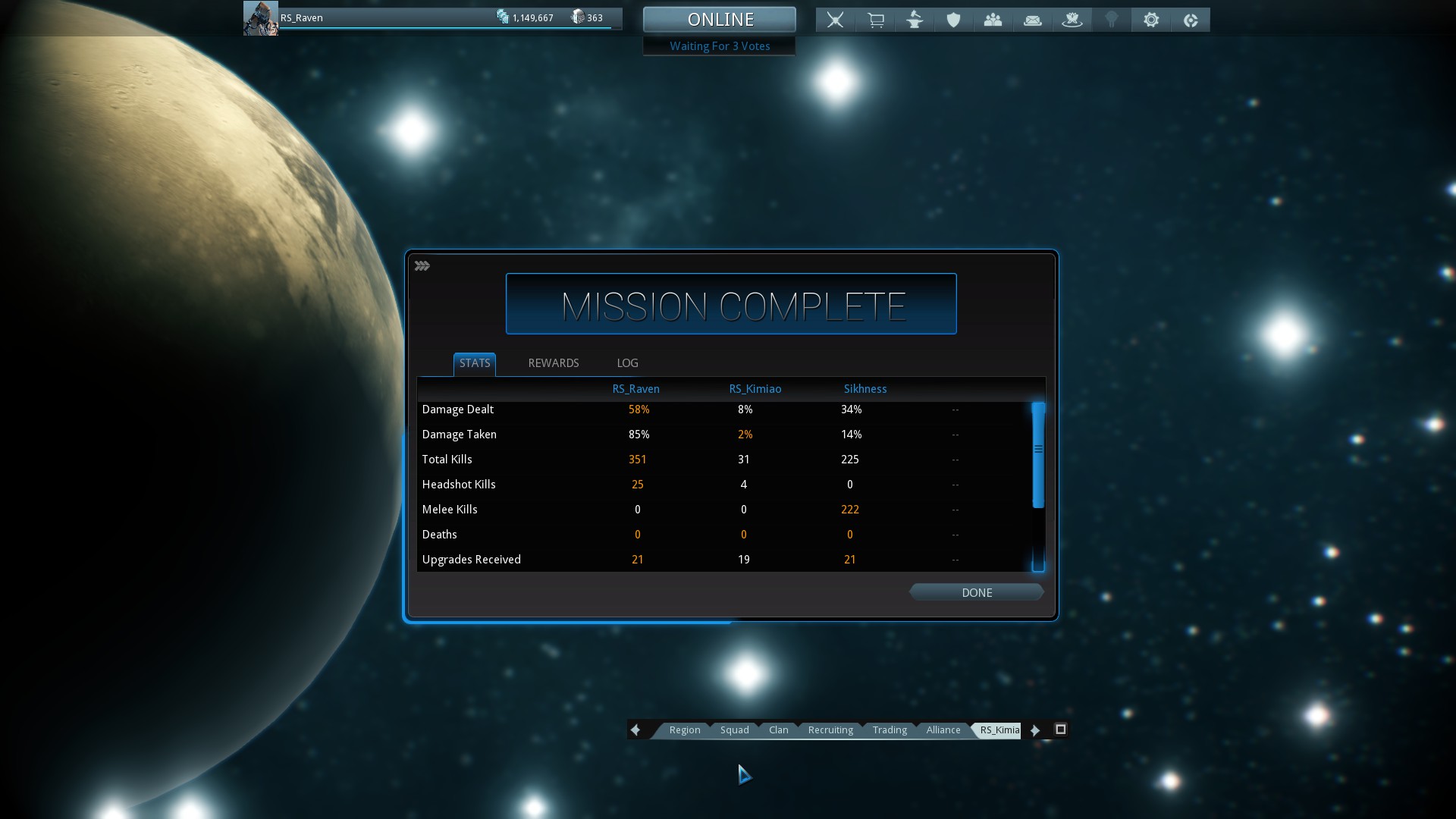Switch chat to the Region tab
This screenshot has width=1456, height=819.
[x=684, y=730]
